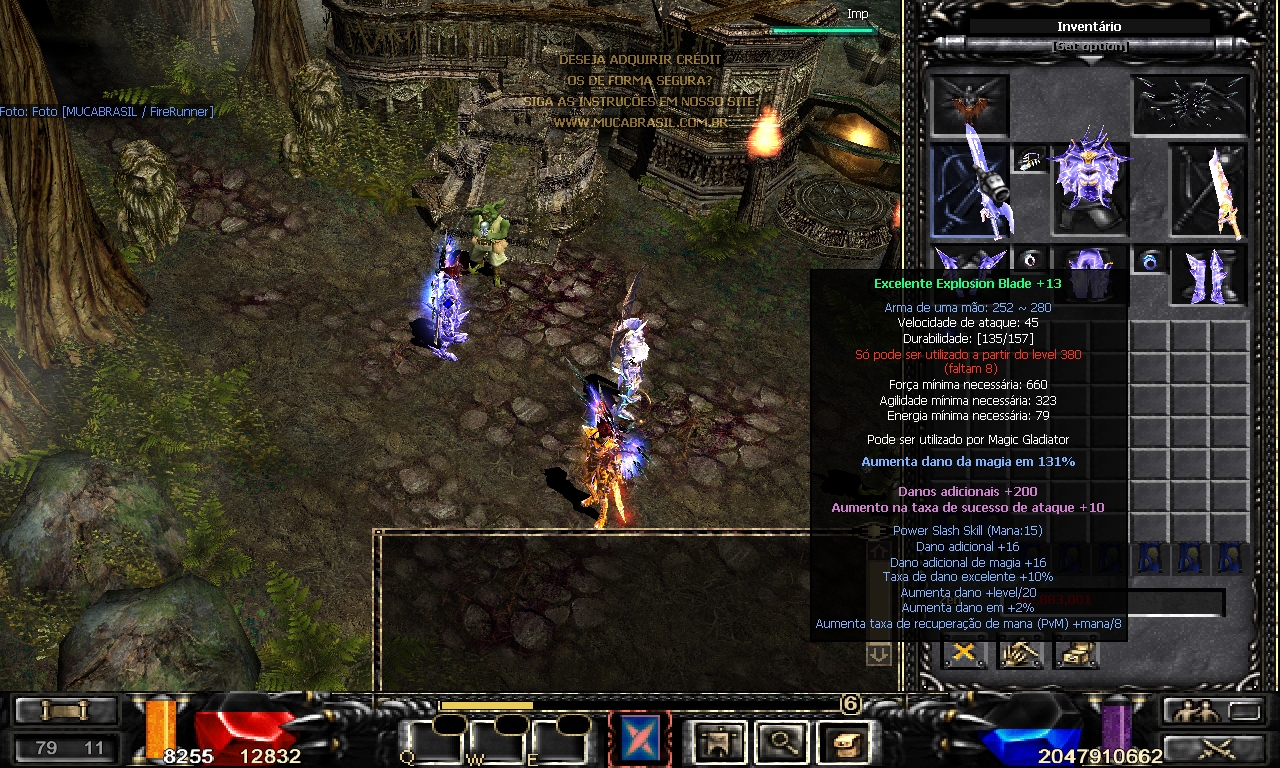Click the crossed swords button at bottom right
Viewport: 1280px width, 768px height.
coord(1214,747)
